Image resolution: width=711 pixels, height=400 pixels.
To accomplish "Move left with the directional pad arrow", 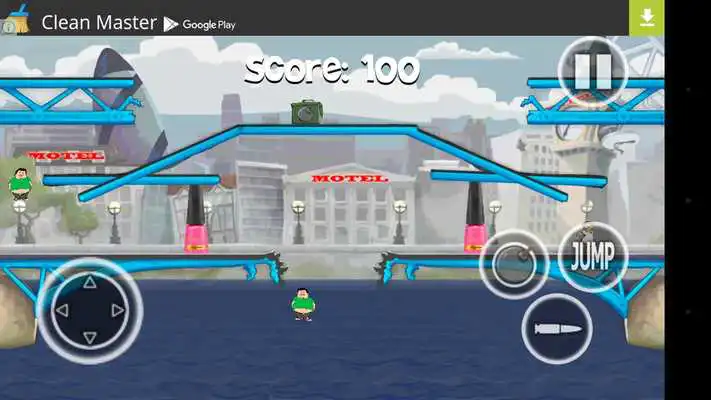I will [60, 310].
